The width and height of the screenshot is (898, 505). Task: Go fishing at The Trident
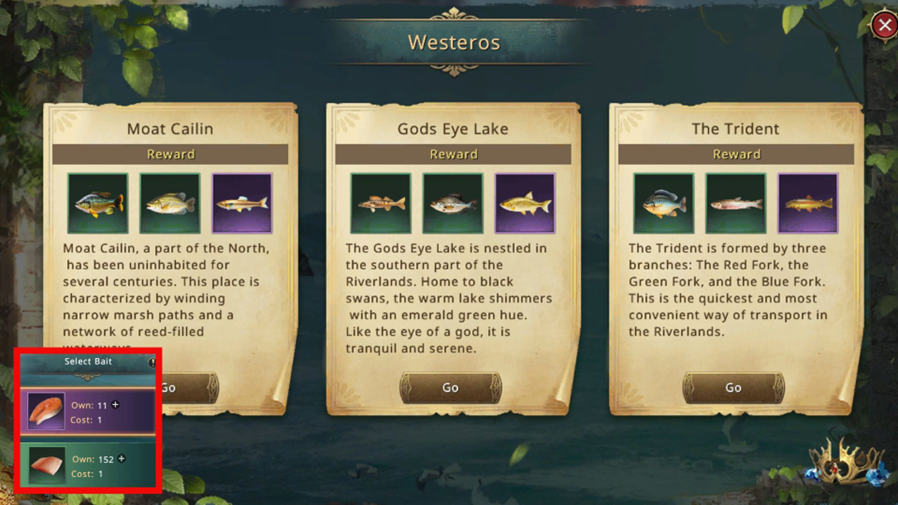[x=733, y=388]
